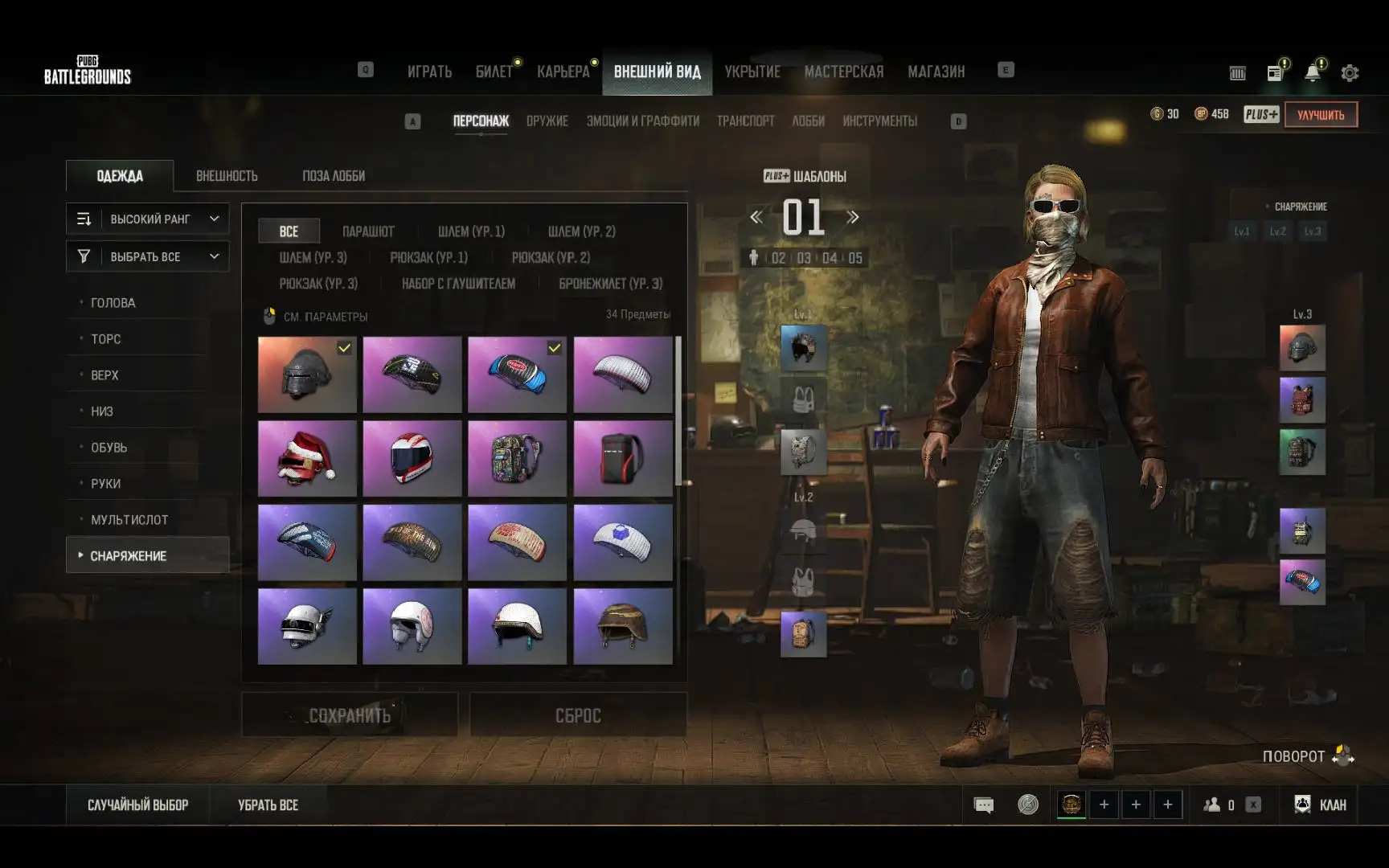Select the ОРУЖИЕ sub-tab
1389x868 pixels.
click(x=547, y=121)
